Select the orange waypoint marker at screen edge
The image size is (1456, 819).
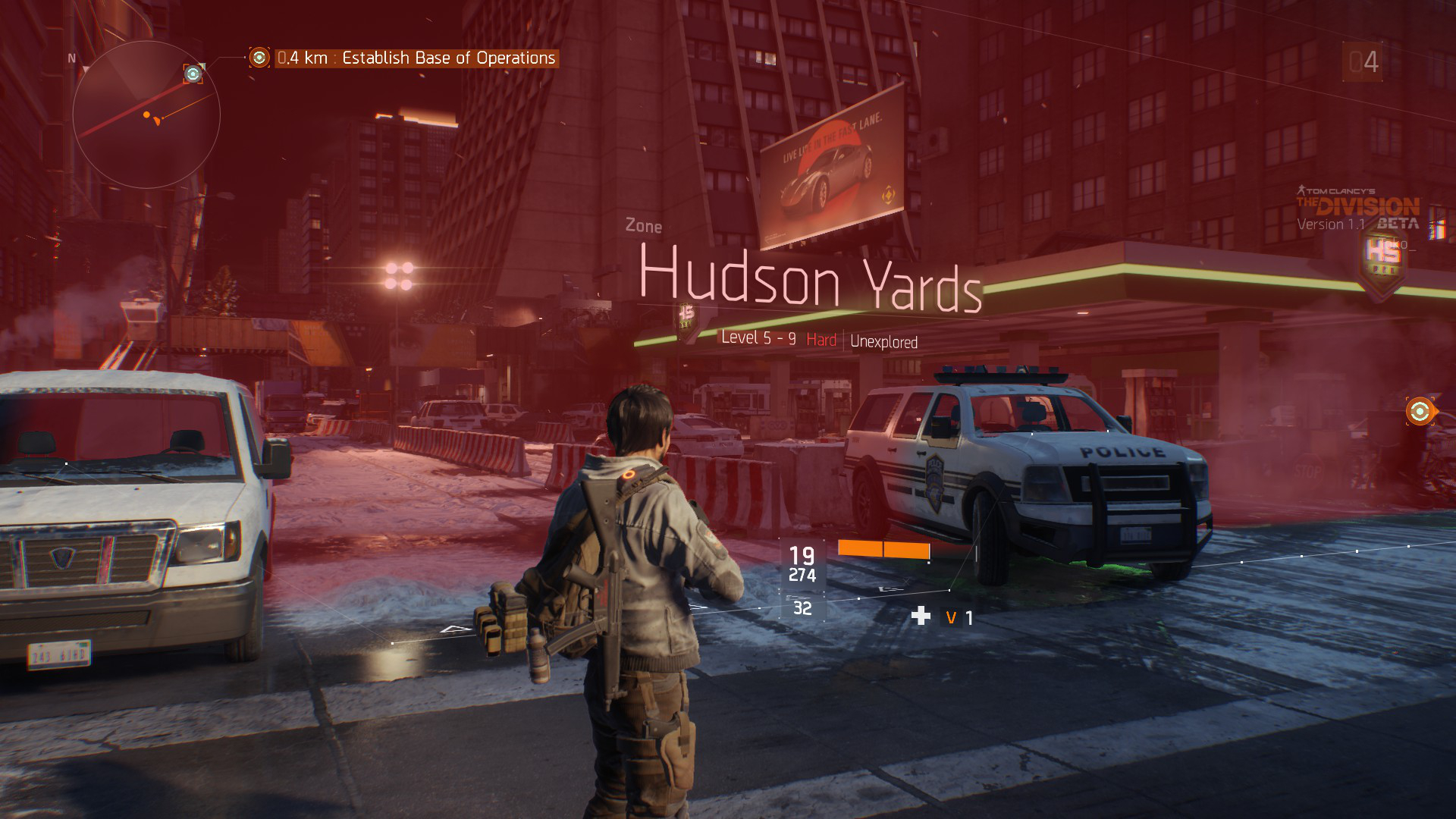[x=1419, y=412]
